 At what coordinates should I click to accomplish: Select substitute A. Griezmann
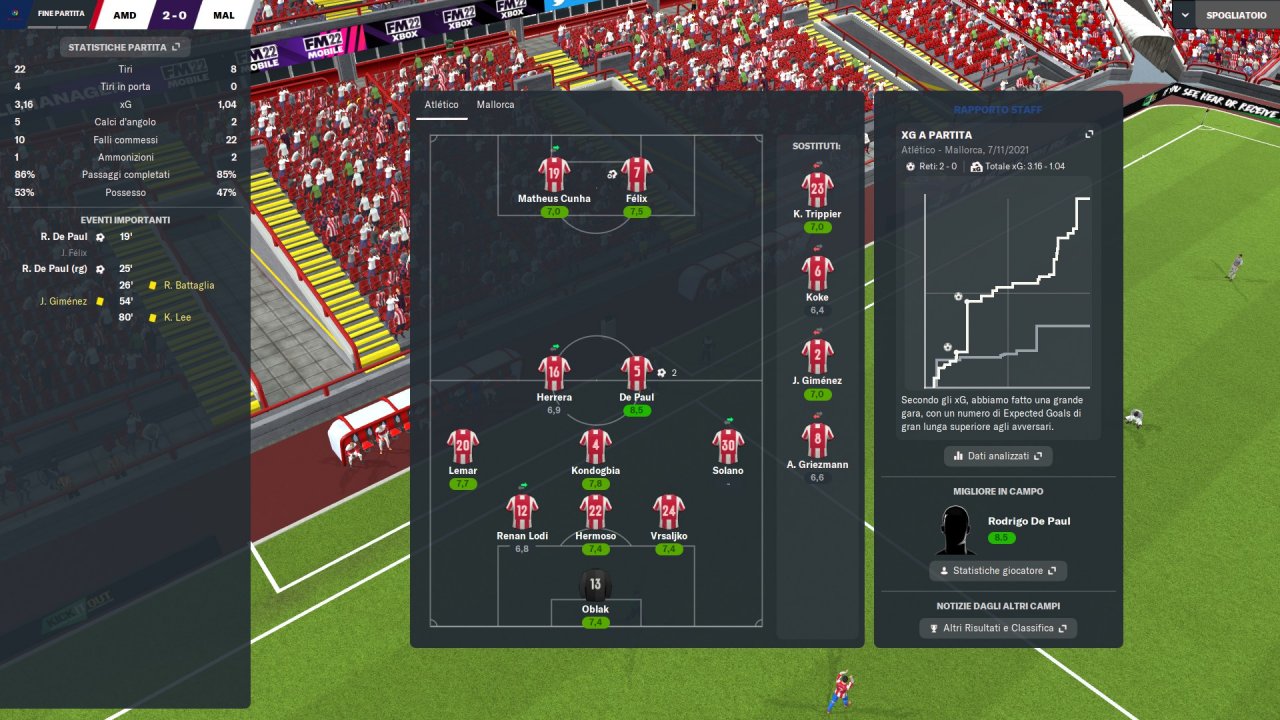click(x=817, y=440)
